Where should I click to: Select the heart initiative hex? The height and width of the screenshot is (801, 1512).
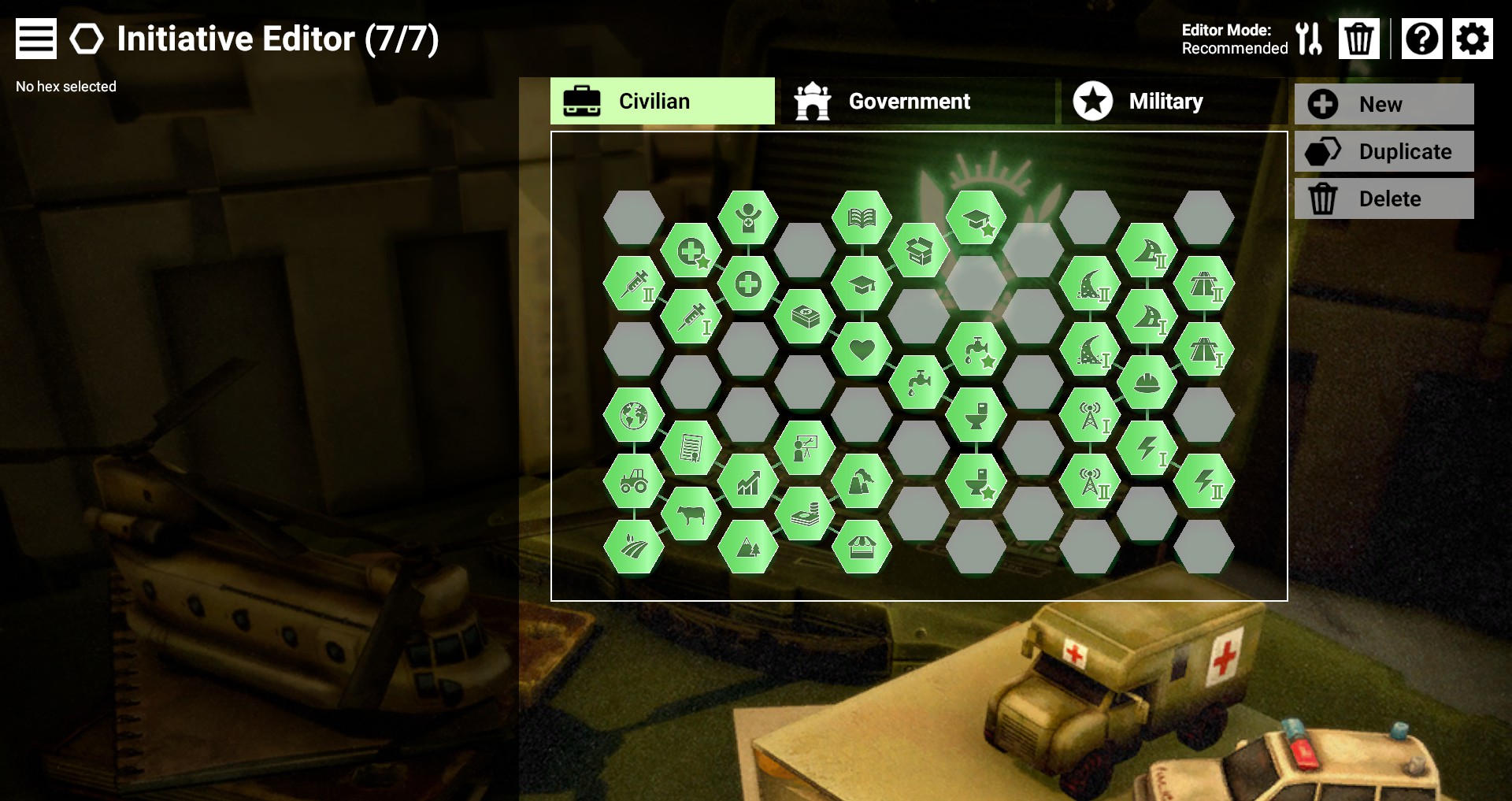(x=862, y=349)
